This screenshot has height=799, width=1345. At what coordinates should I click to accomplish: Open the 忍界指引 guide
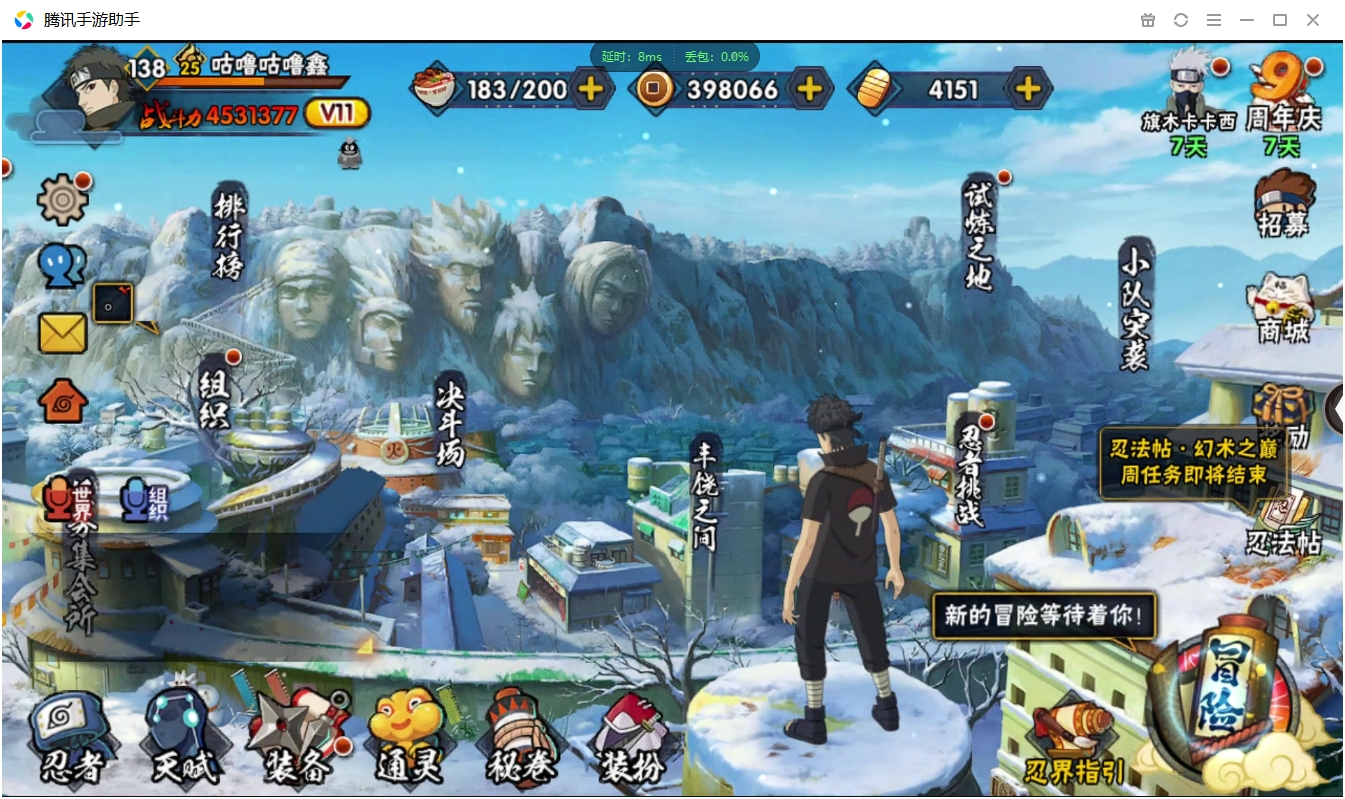pos(1074,745)
